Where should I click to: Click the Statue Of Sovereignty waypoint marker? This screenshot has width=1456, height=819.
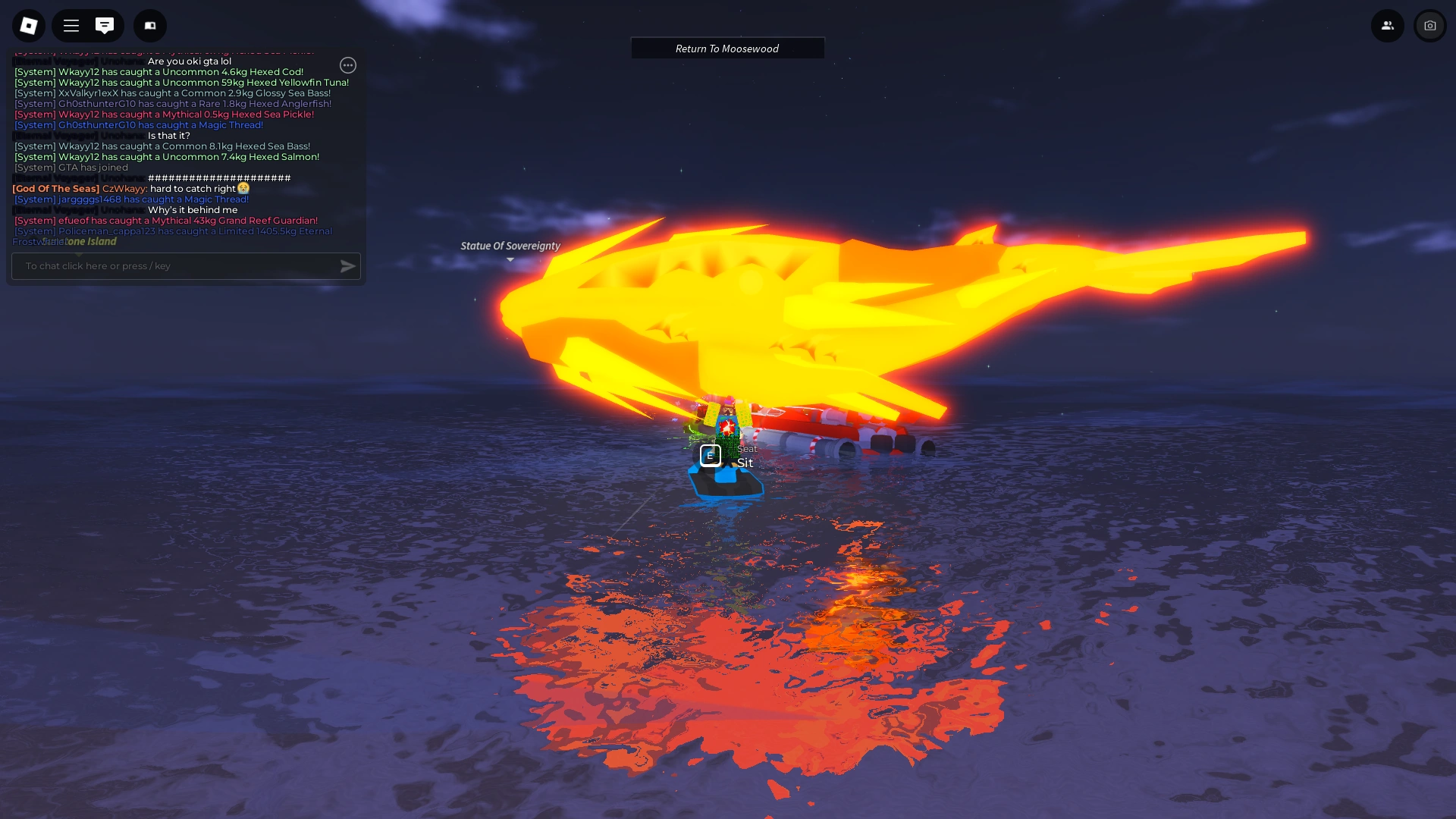coord(510,246)
